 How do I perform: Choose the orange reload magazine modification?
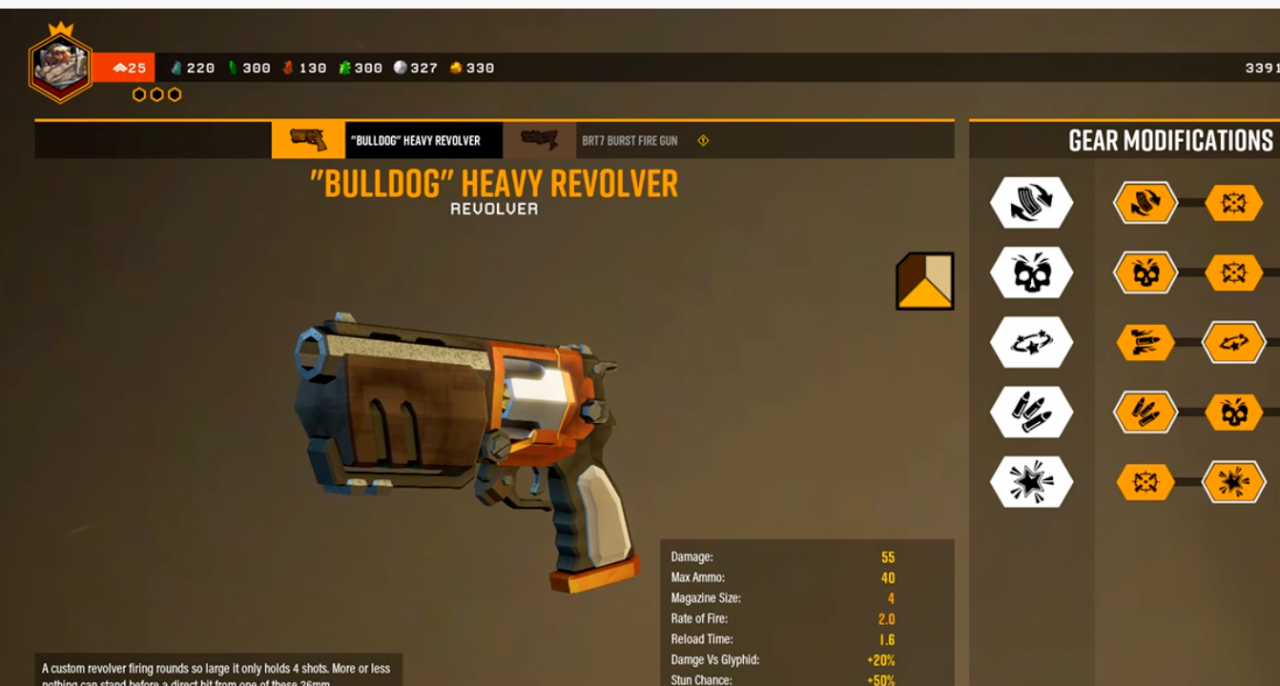(x=1145, y=203)
